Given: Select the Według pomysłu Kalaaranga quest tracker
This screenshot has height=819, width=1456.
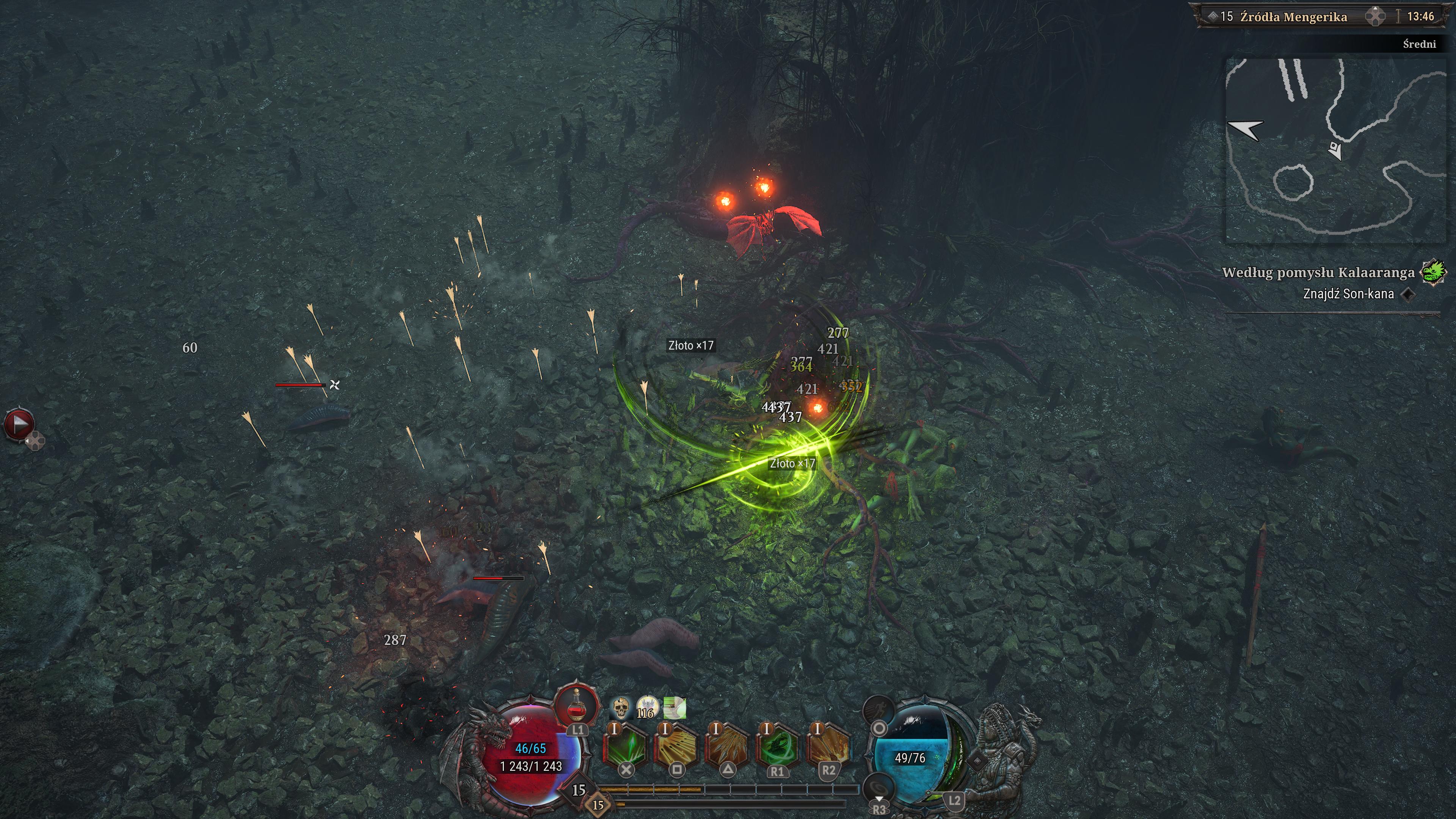Looking at the screenshot, I should (1318, 273).
